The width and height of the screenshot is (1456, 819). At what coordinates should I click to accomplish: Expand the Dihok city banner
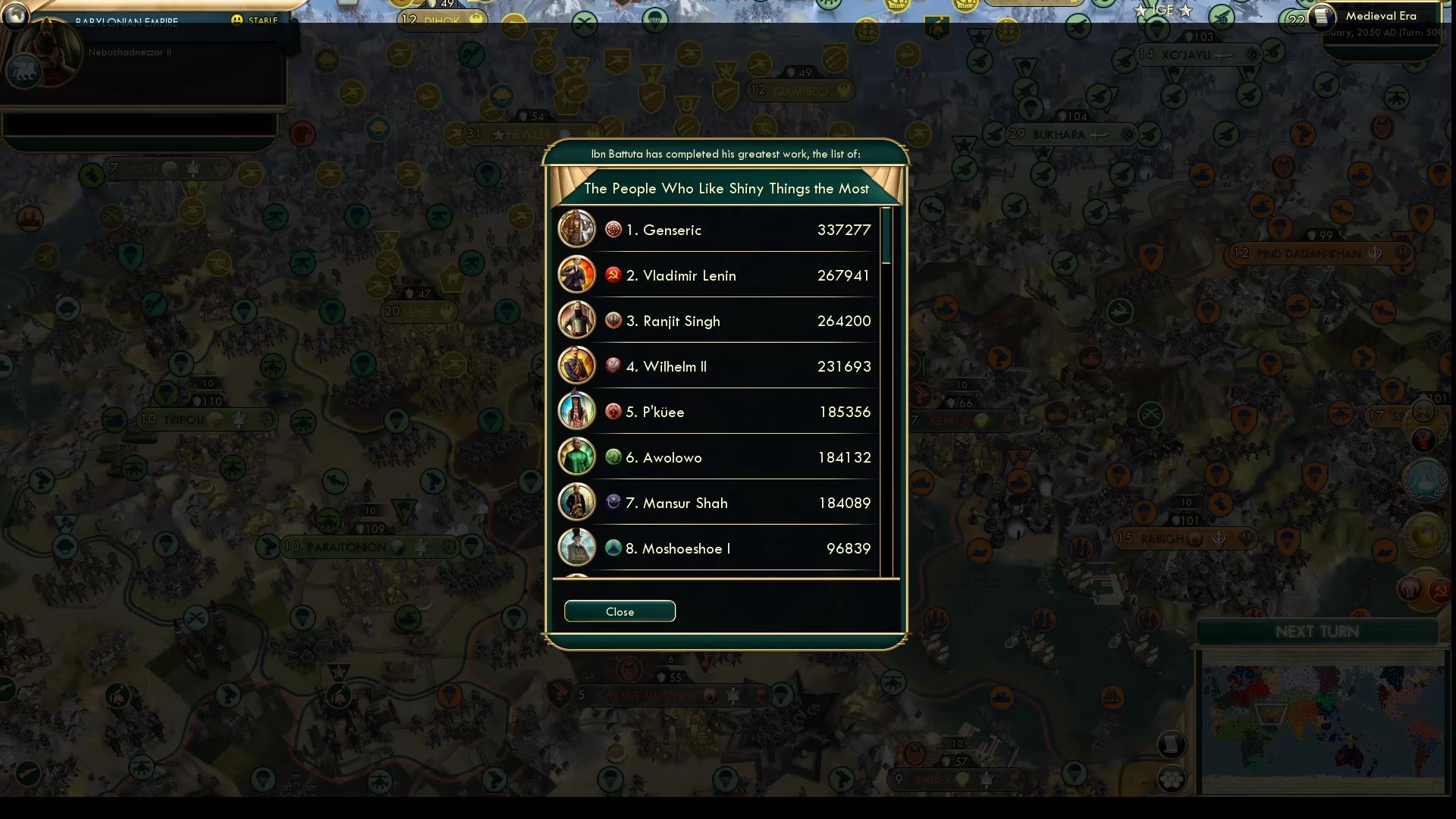pyautogui.click(x=442, y=20)
